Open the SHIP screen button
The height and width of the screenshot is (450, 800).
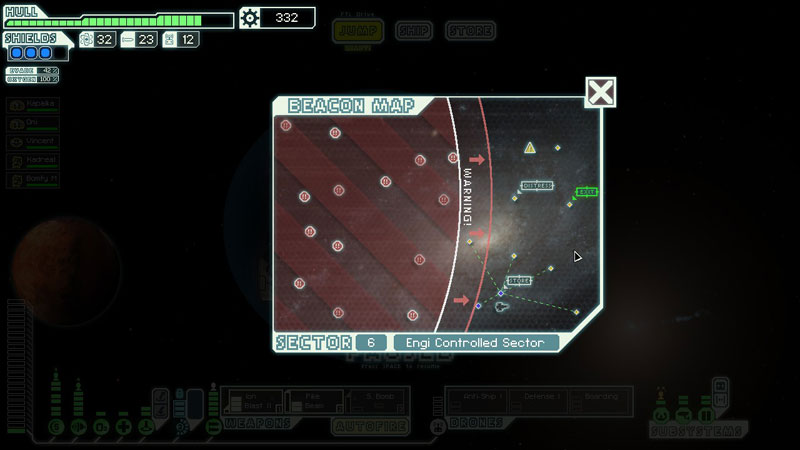click(x=413, y=31)
